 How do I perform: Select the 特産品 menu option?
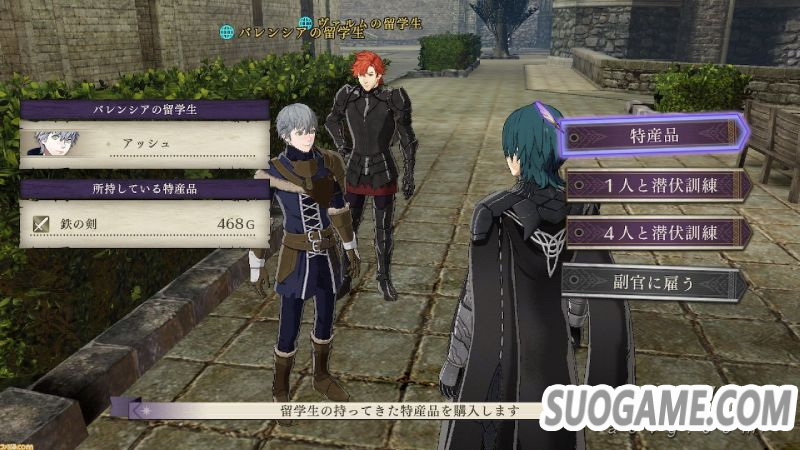654,135
